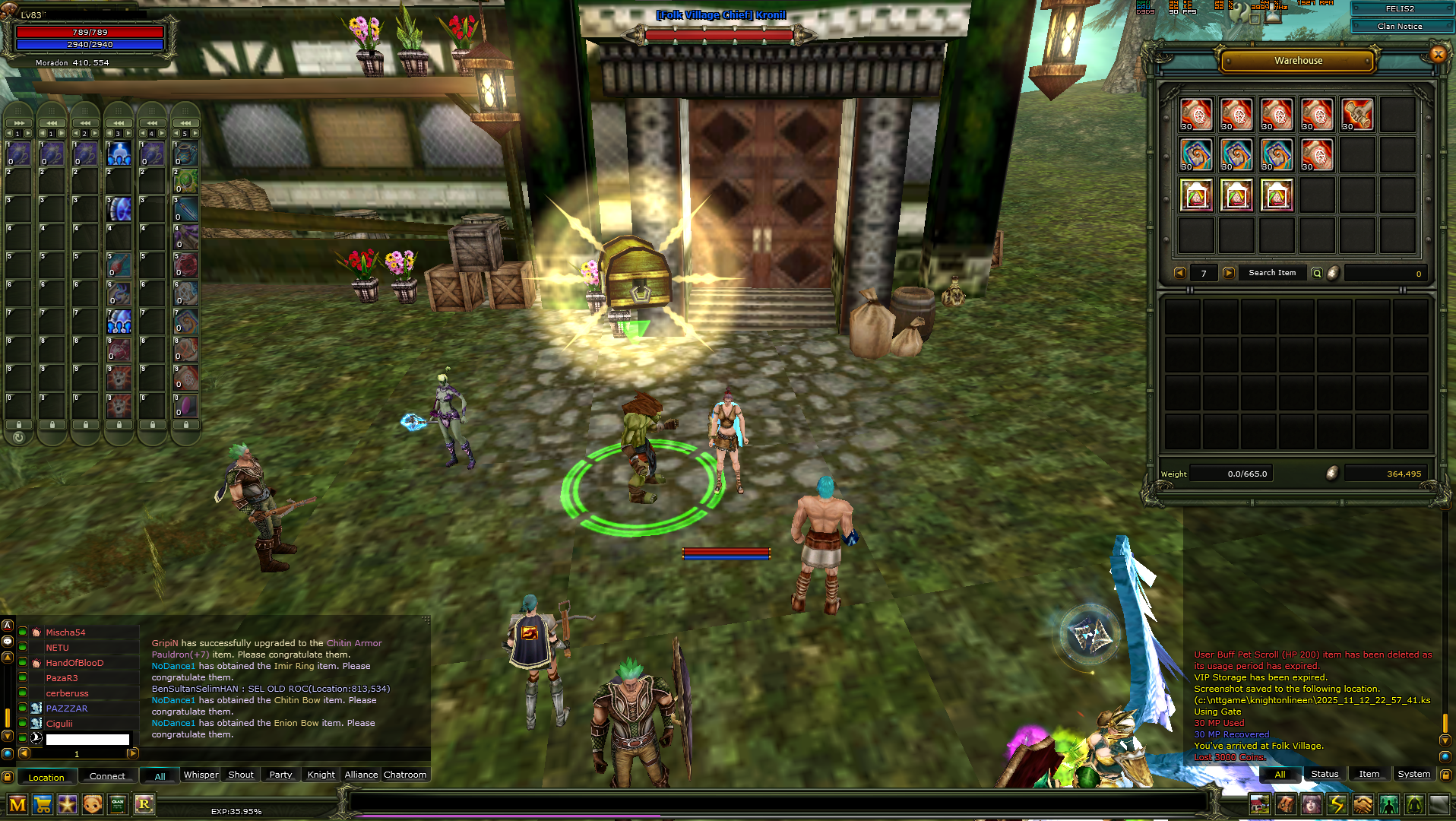Open the Chatroom tab
This screenshot has width=1456, height=821.
404,775
